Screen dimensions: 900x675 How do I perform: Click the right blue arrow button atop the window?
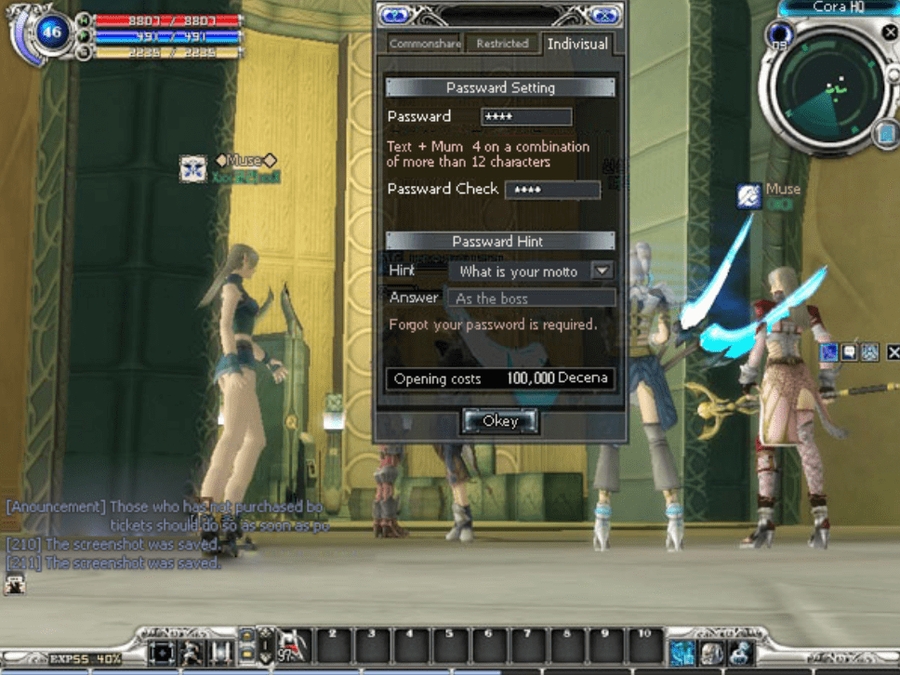[603, 15]
